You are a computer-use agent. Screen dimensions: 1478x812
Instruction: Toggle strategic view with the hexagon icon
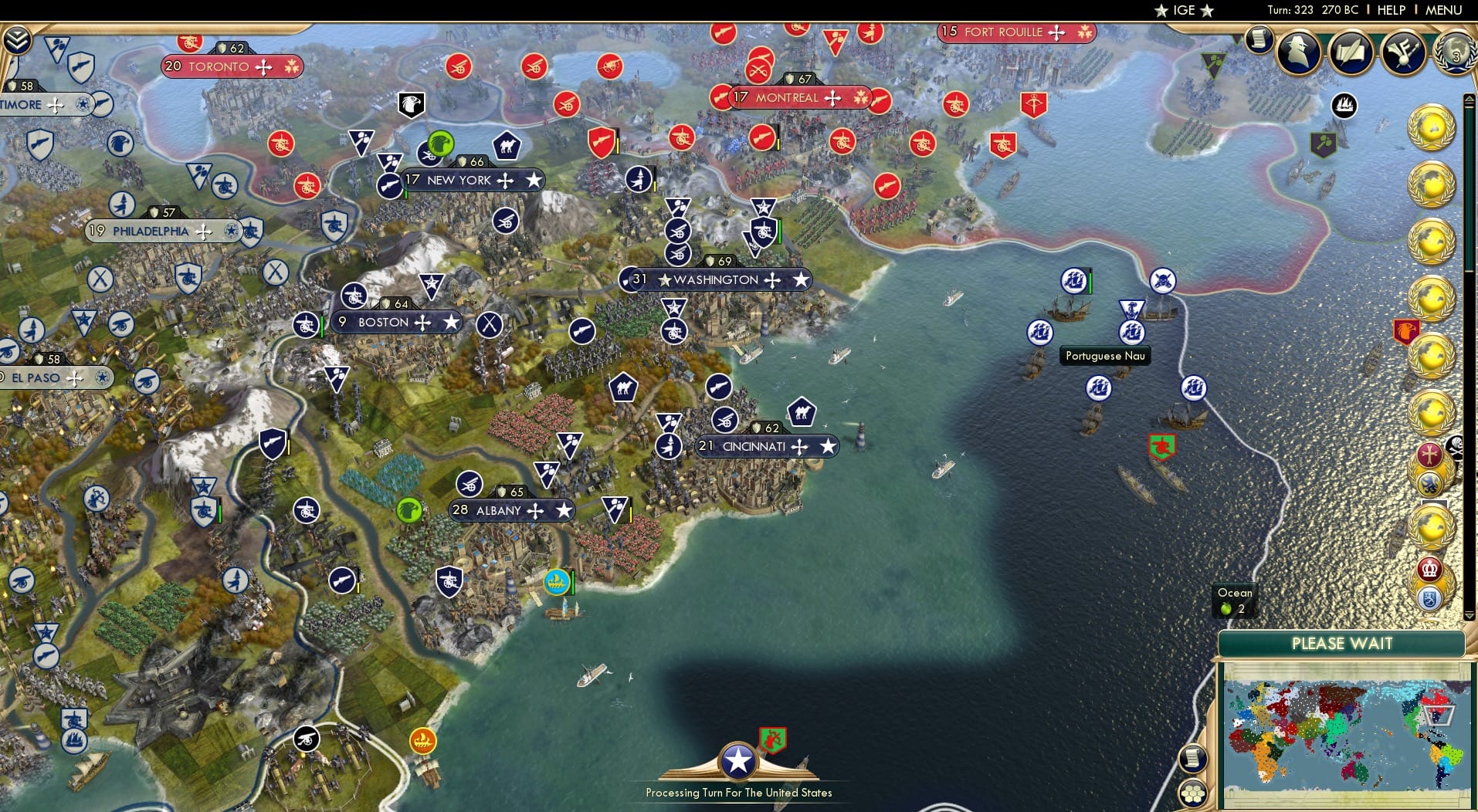pos(1195,792)
